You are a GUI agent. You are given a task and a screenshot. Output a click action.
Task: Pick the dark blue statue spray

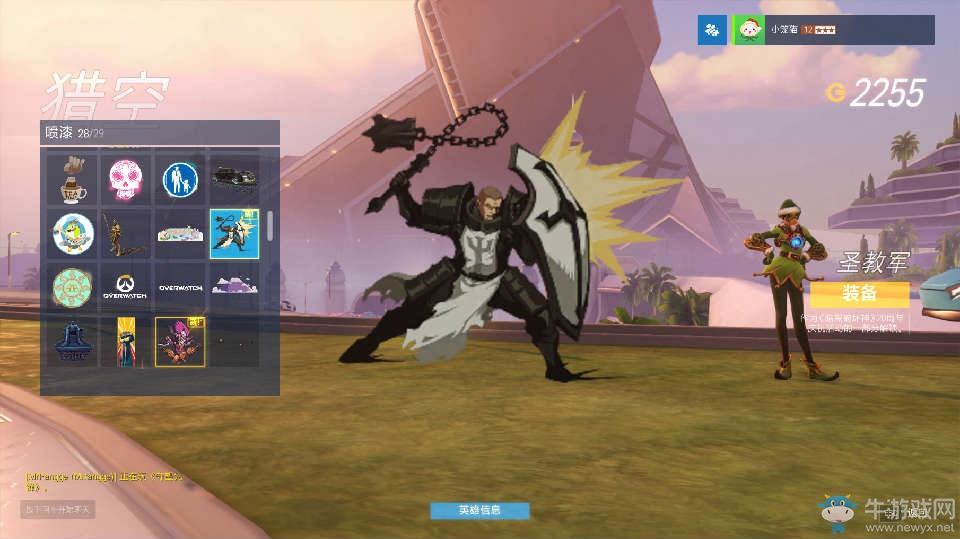[x=73, y=341]
